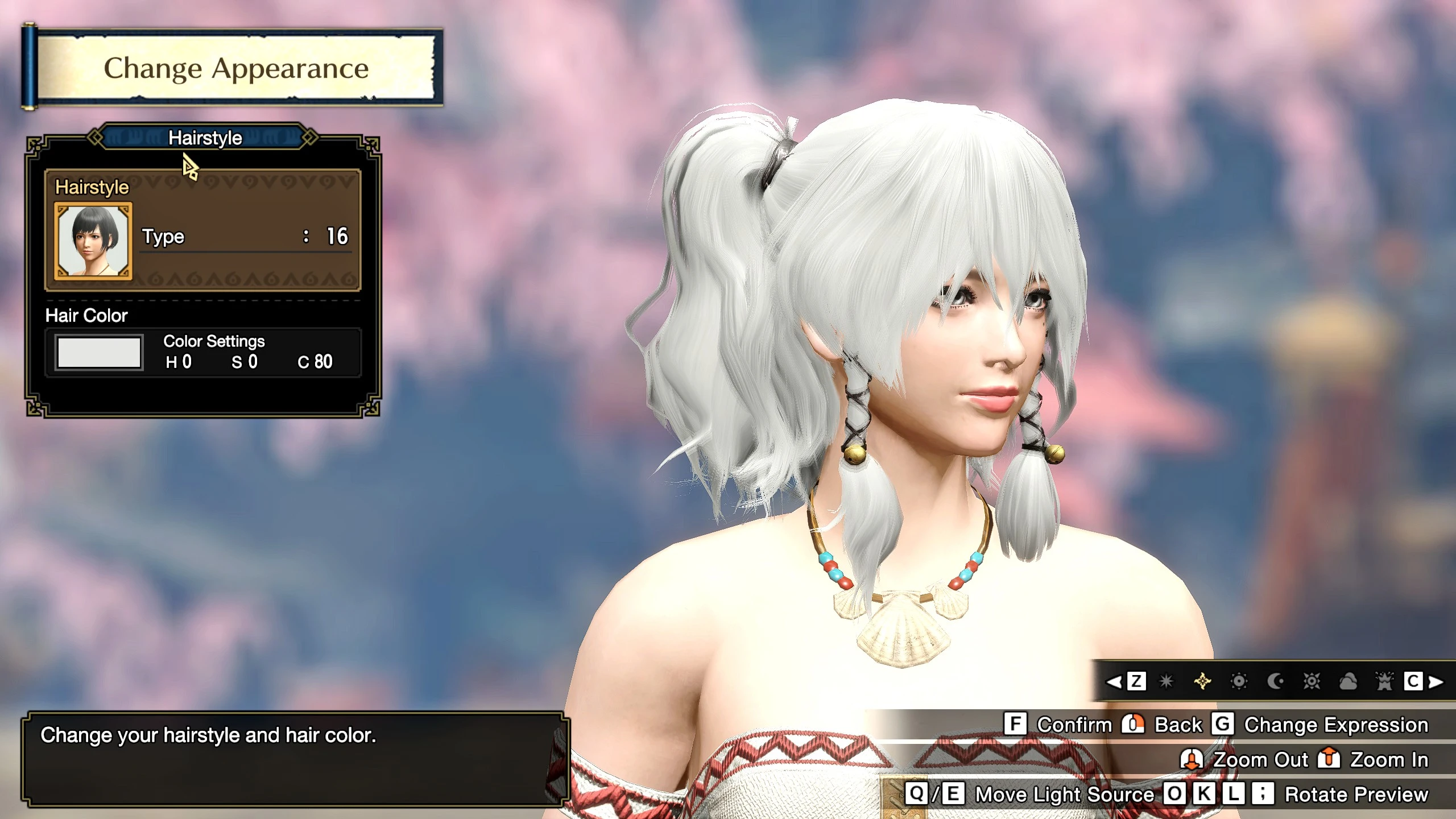Open the white Hair Color swatch
The height and width of the screenshot is (819, 1456).
[99, 353]
